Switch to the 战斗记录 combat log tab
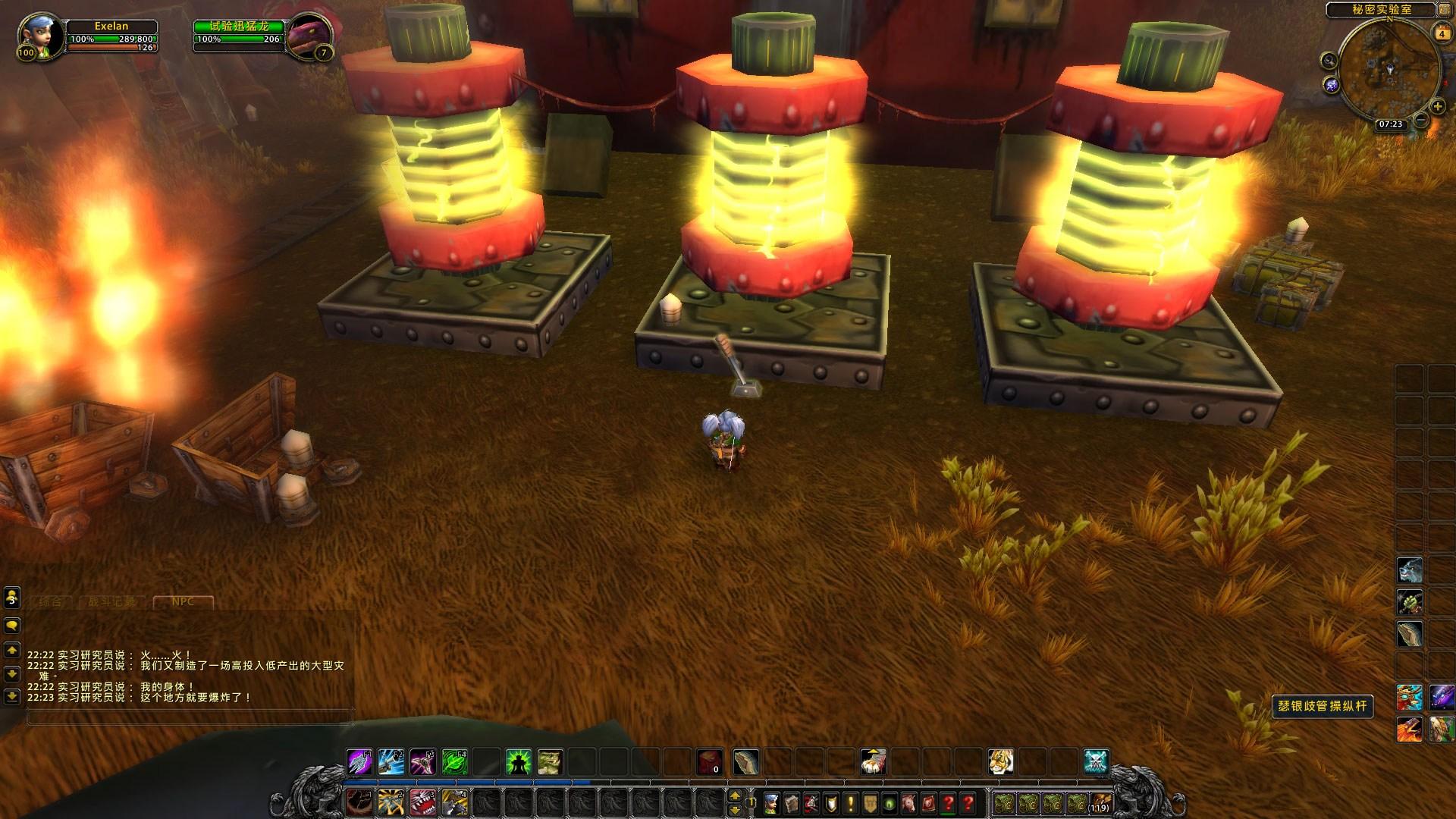The image size is (1456, 819). pos(112,602)
